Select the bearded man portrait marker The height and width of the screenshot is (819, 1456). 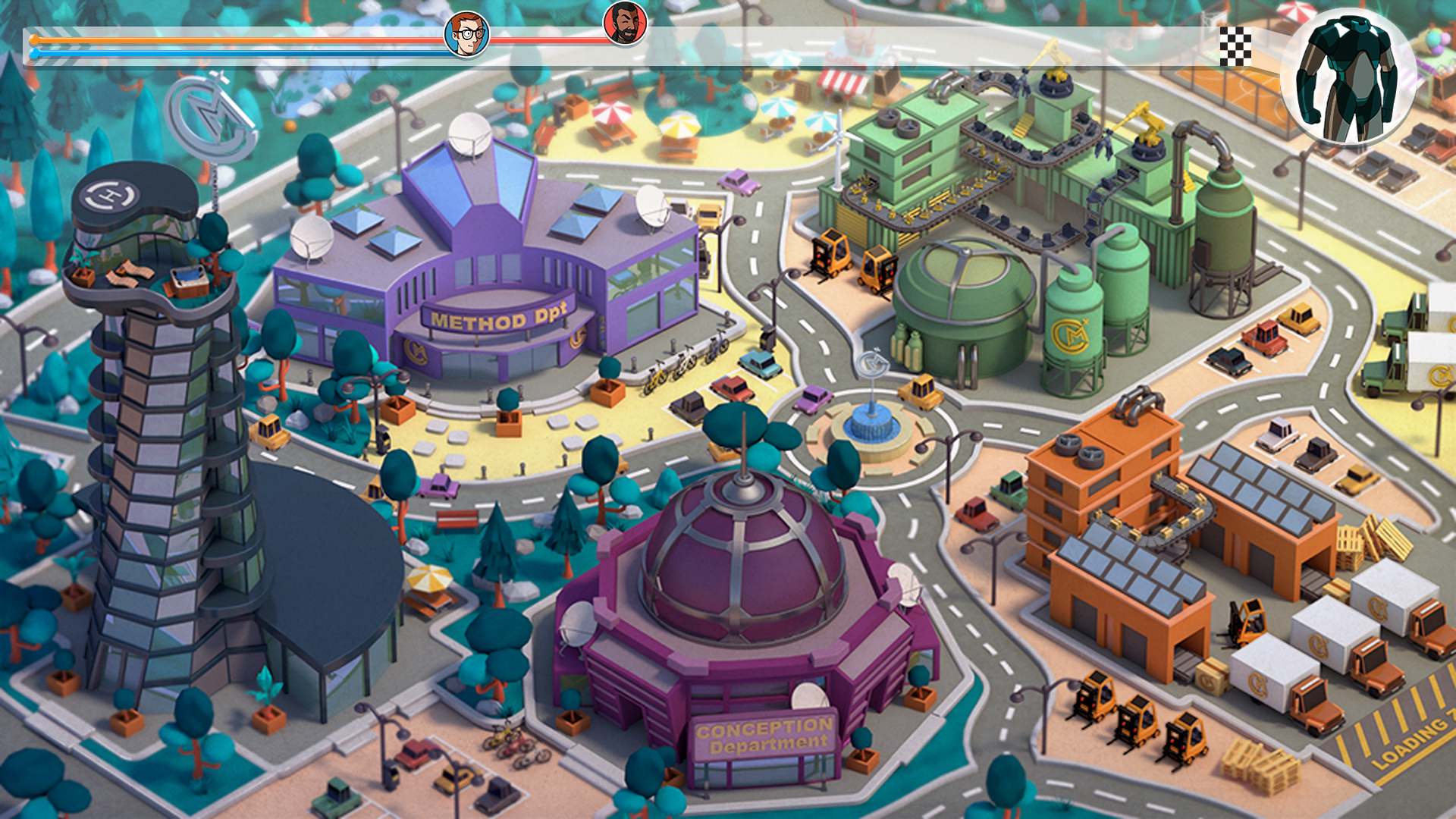click(x=625, y=23)
